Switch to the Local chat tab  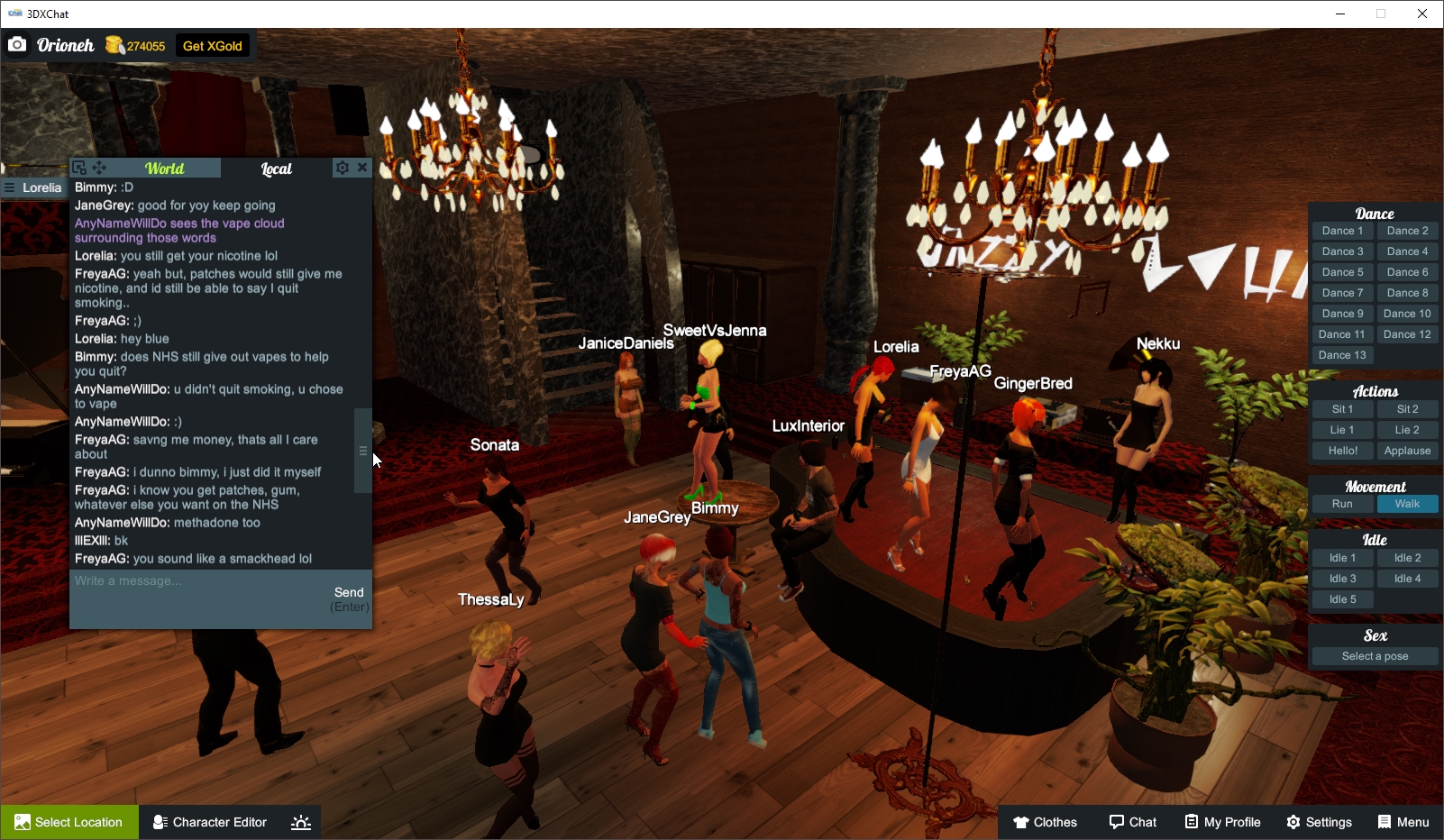coord(275,169)
